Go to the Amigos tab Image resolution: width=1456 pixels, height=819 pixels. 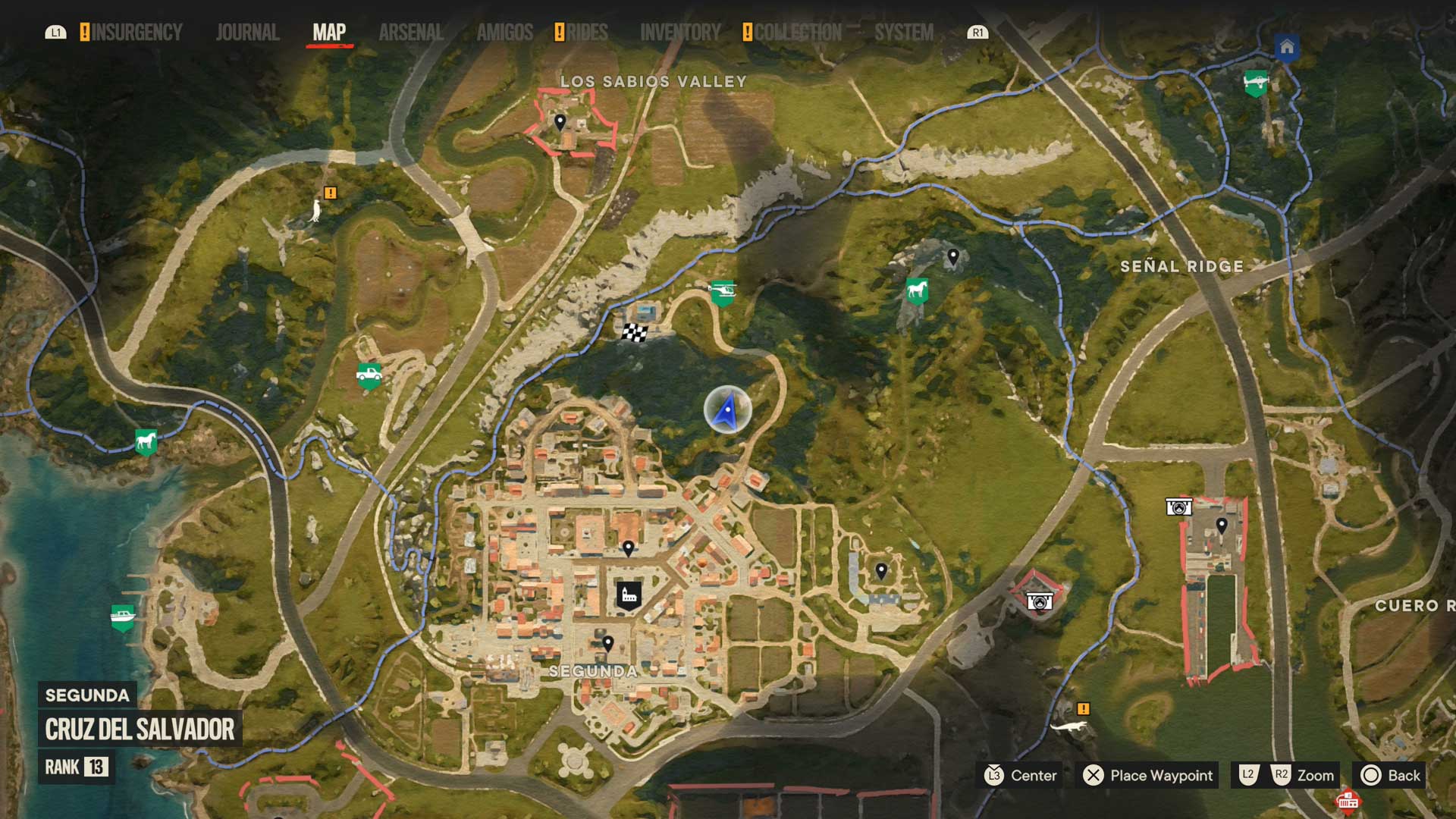505,33
